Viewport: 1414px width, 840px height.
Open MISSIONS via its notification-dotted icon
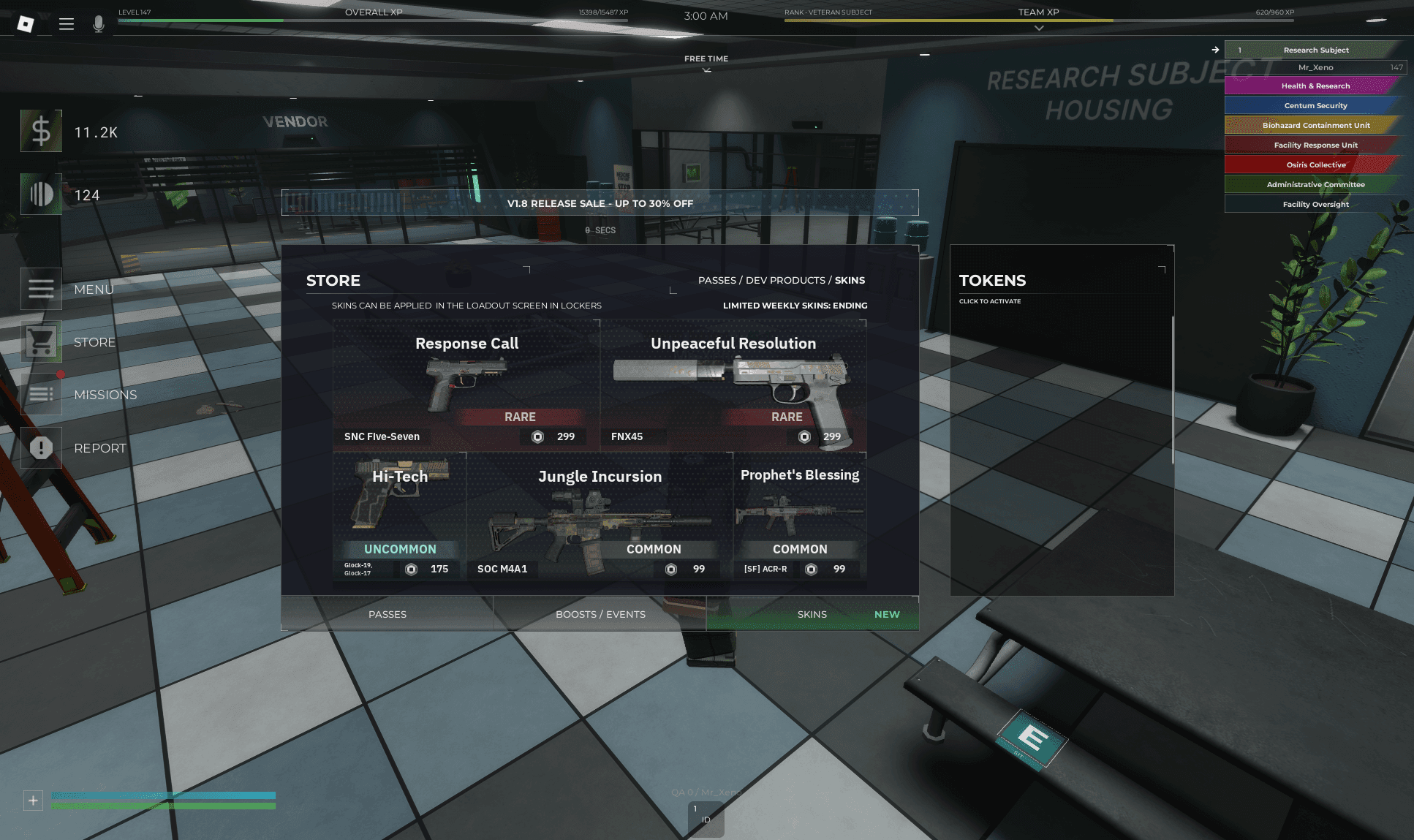[41, 394]
